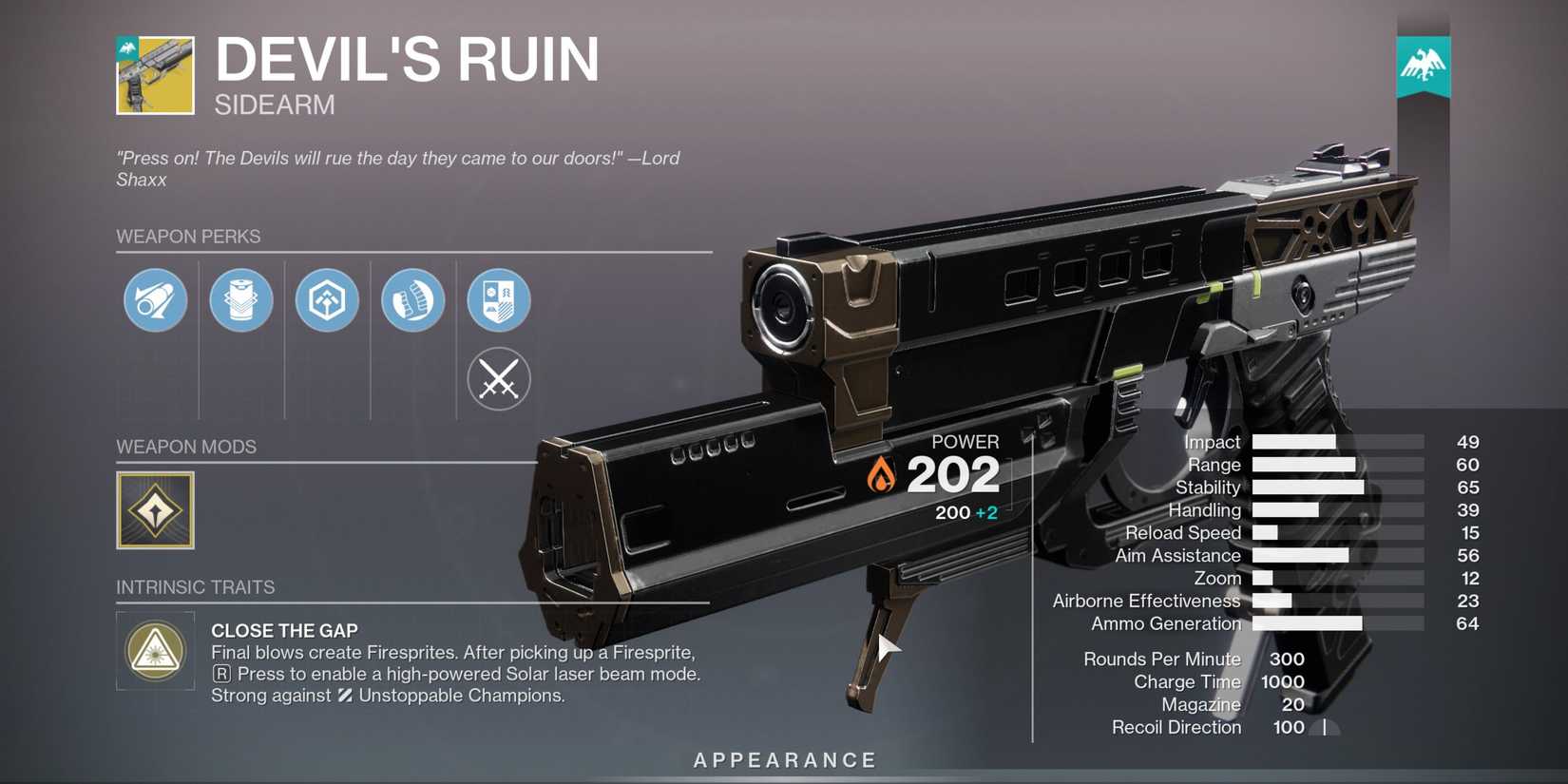Viewport: 1568px width, 784px height.
Task: Select the crossed swords Crucible tracker
Action: pyautogui.click(x=498, y=378)
